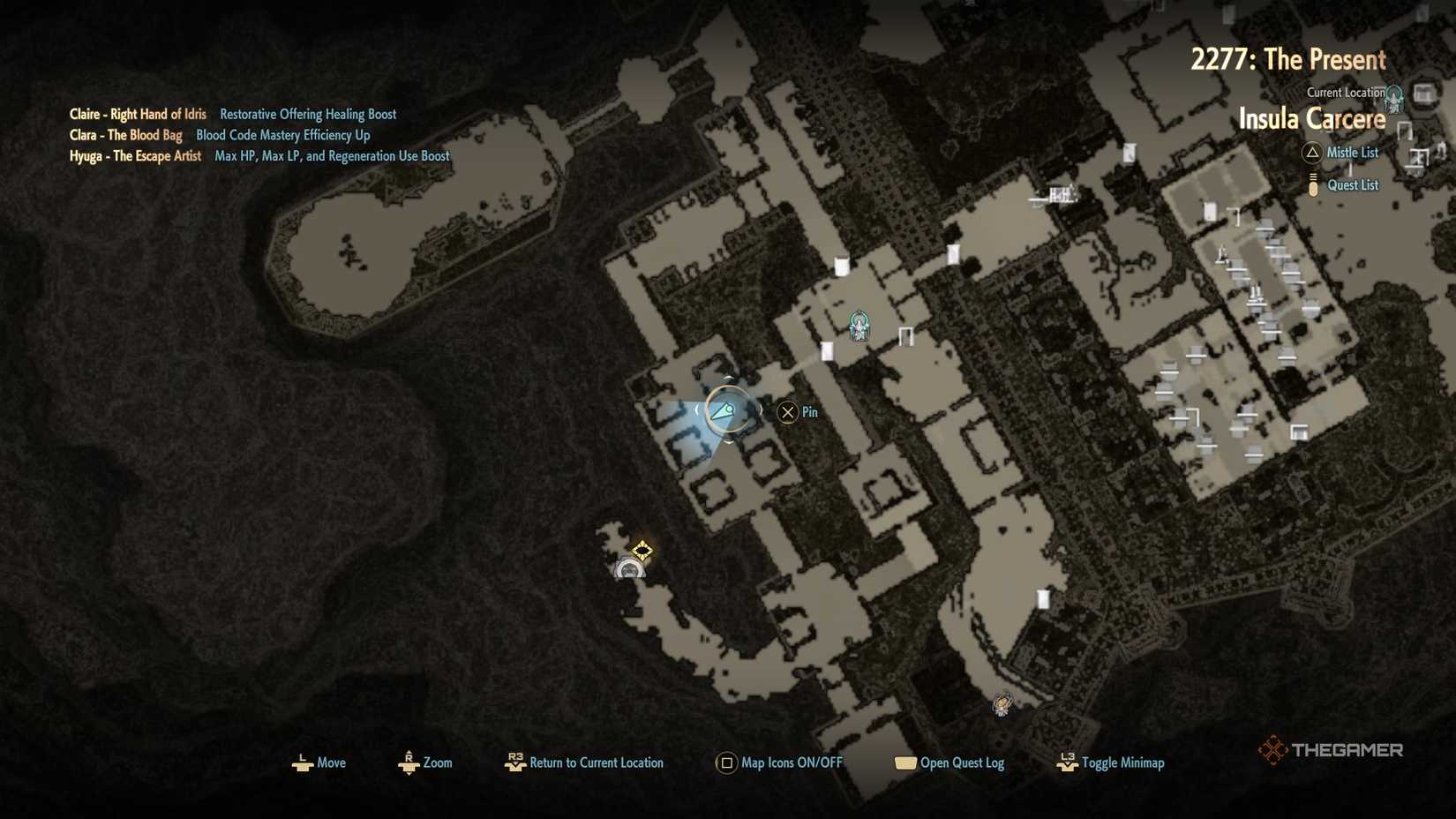Select the gold diamond marker on the map

point(642,551)
